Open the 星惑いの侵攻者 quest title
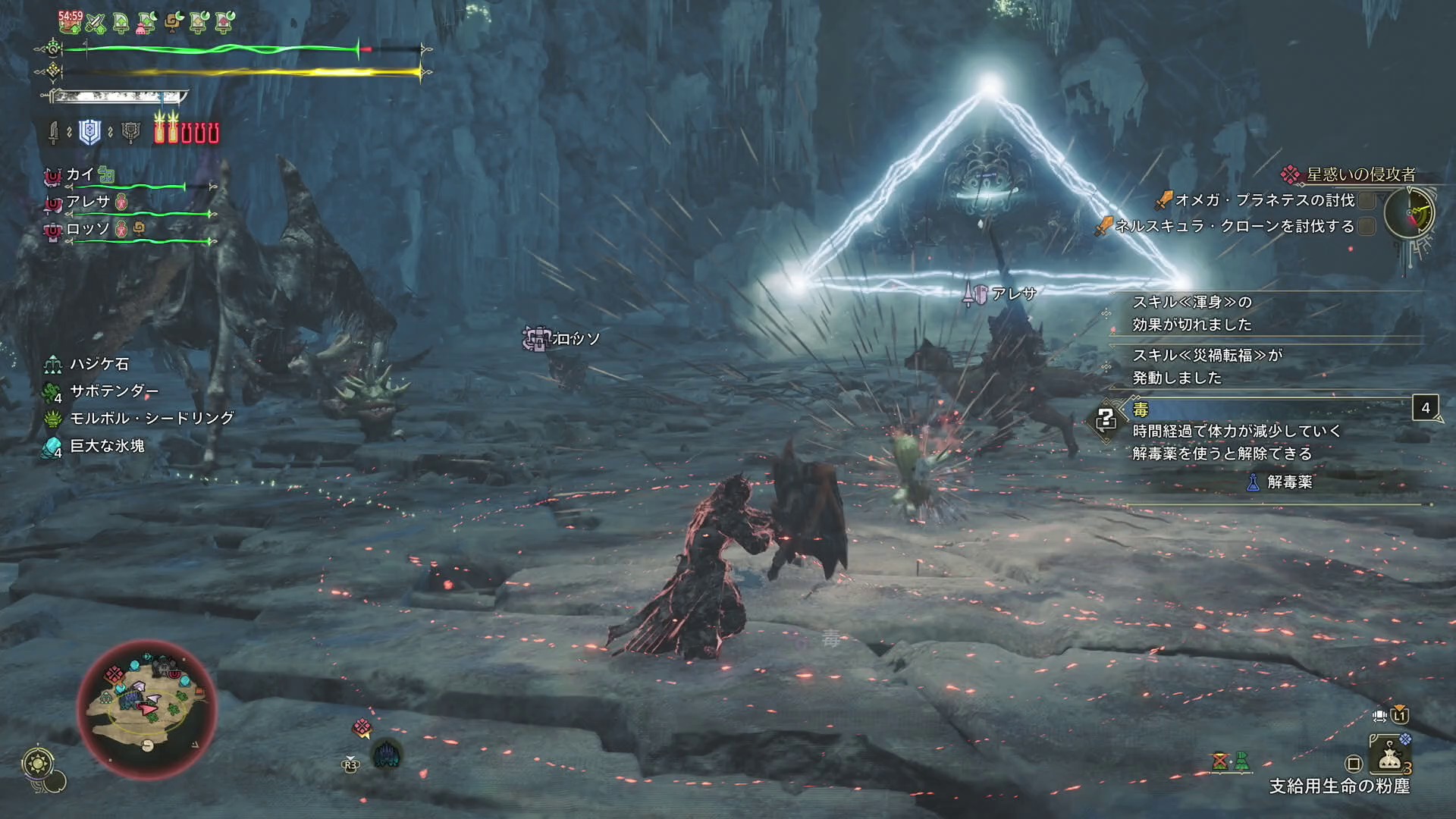1456x819 pixels. (x=1360, y=174)
